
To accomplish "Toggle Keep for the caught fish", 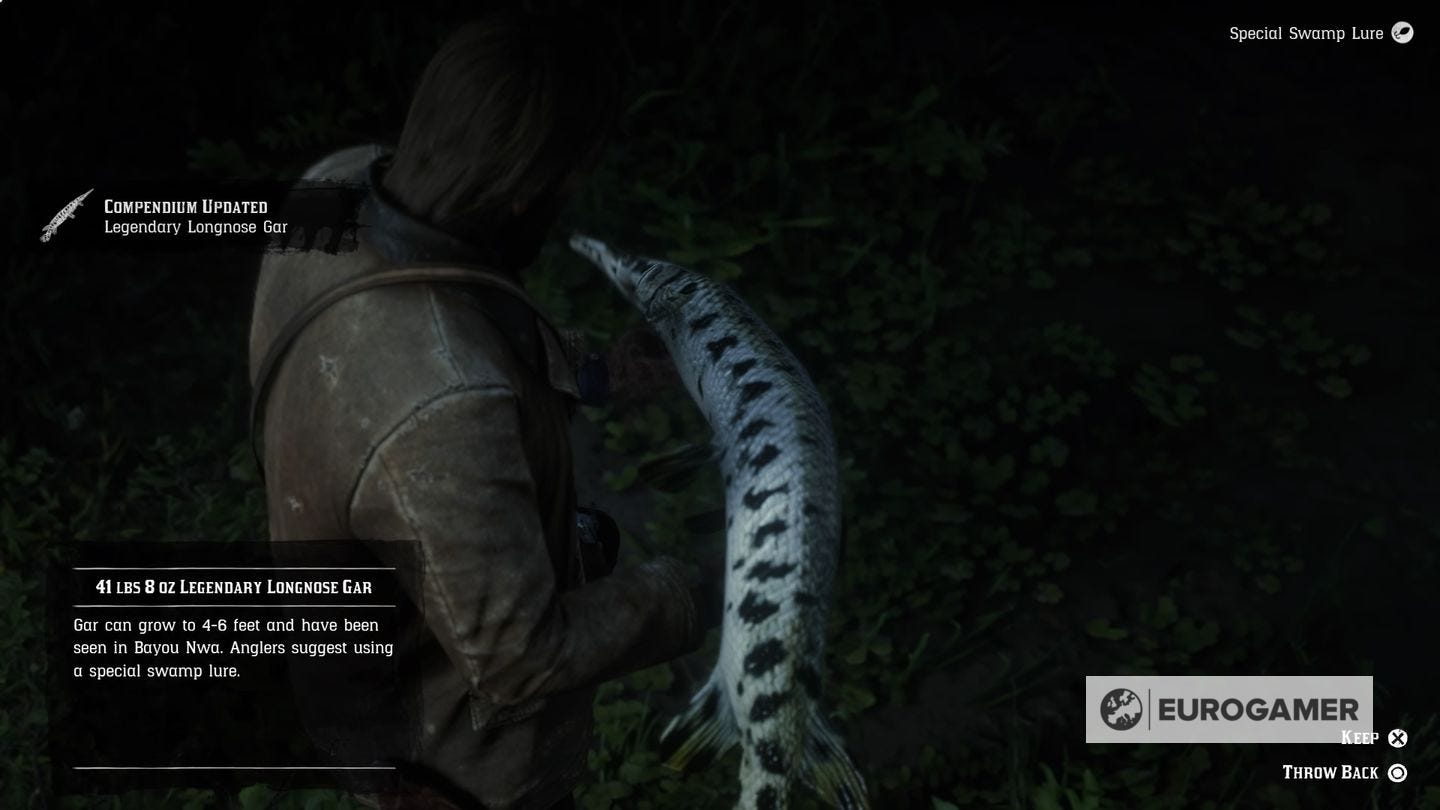I will coord(1397,738).
